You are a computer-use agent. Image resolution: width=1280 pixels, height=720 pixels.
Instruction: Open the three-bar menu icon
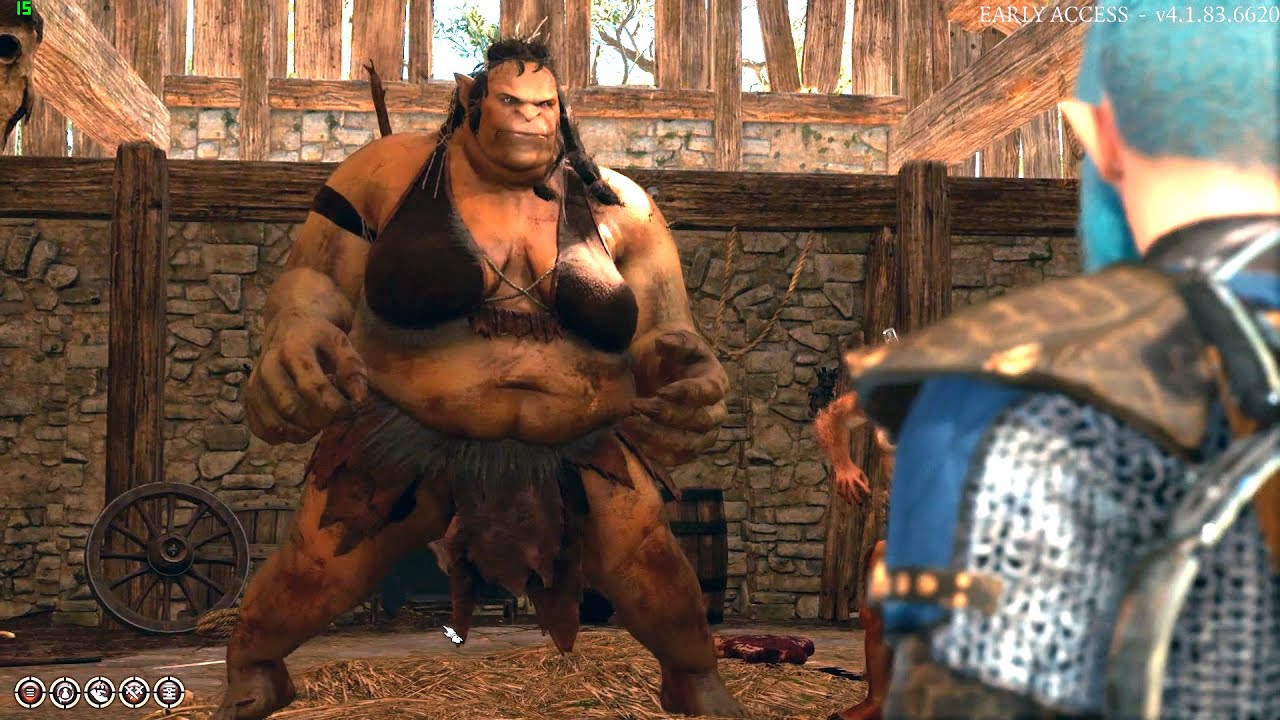[x=29, y=690]
